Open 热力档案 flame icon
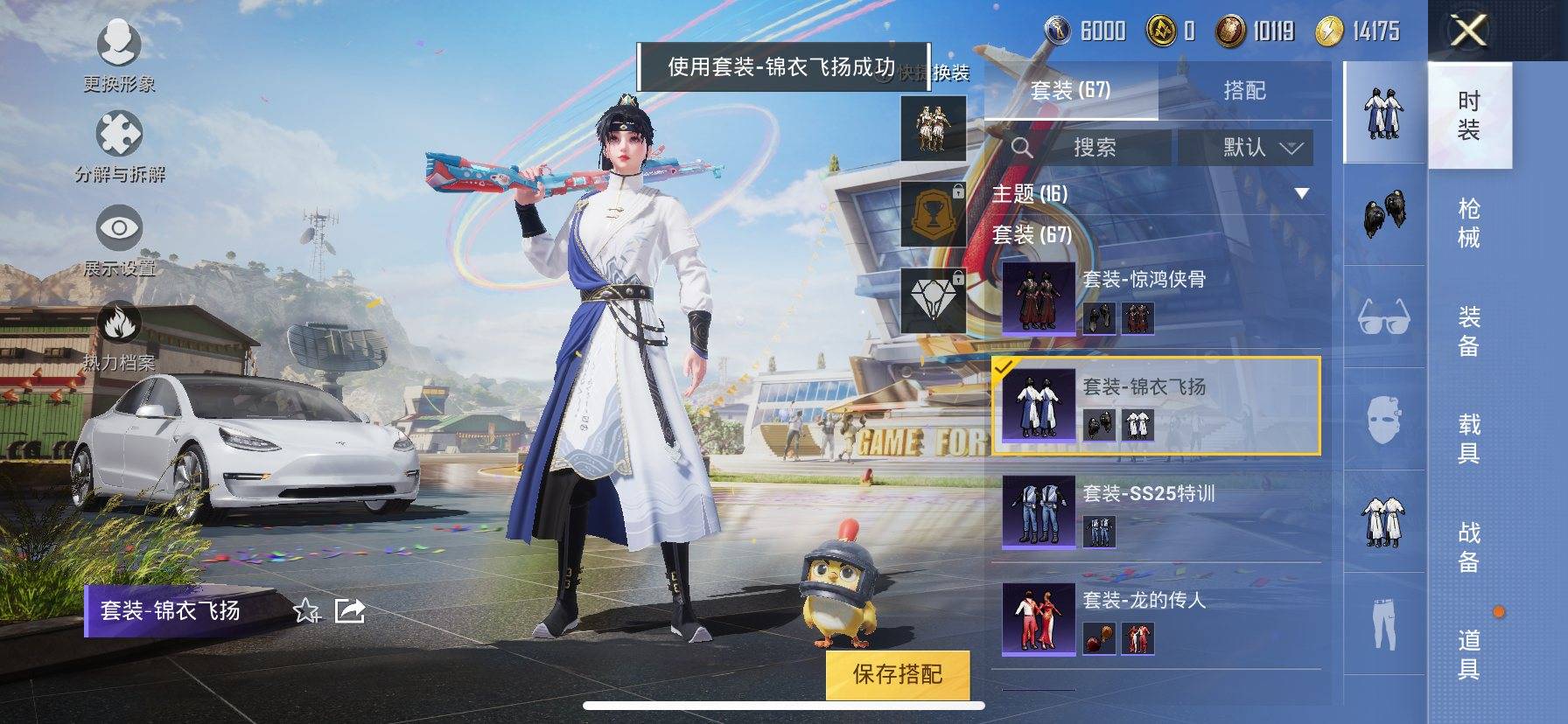 [119, 332]
